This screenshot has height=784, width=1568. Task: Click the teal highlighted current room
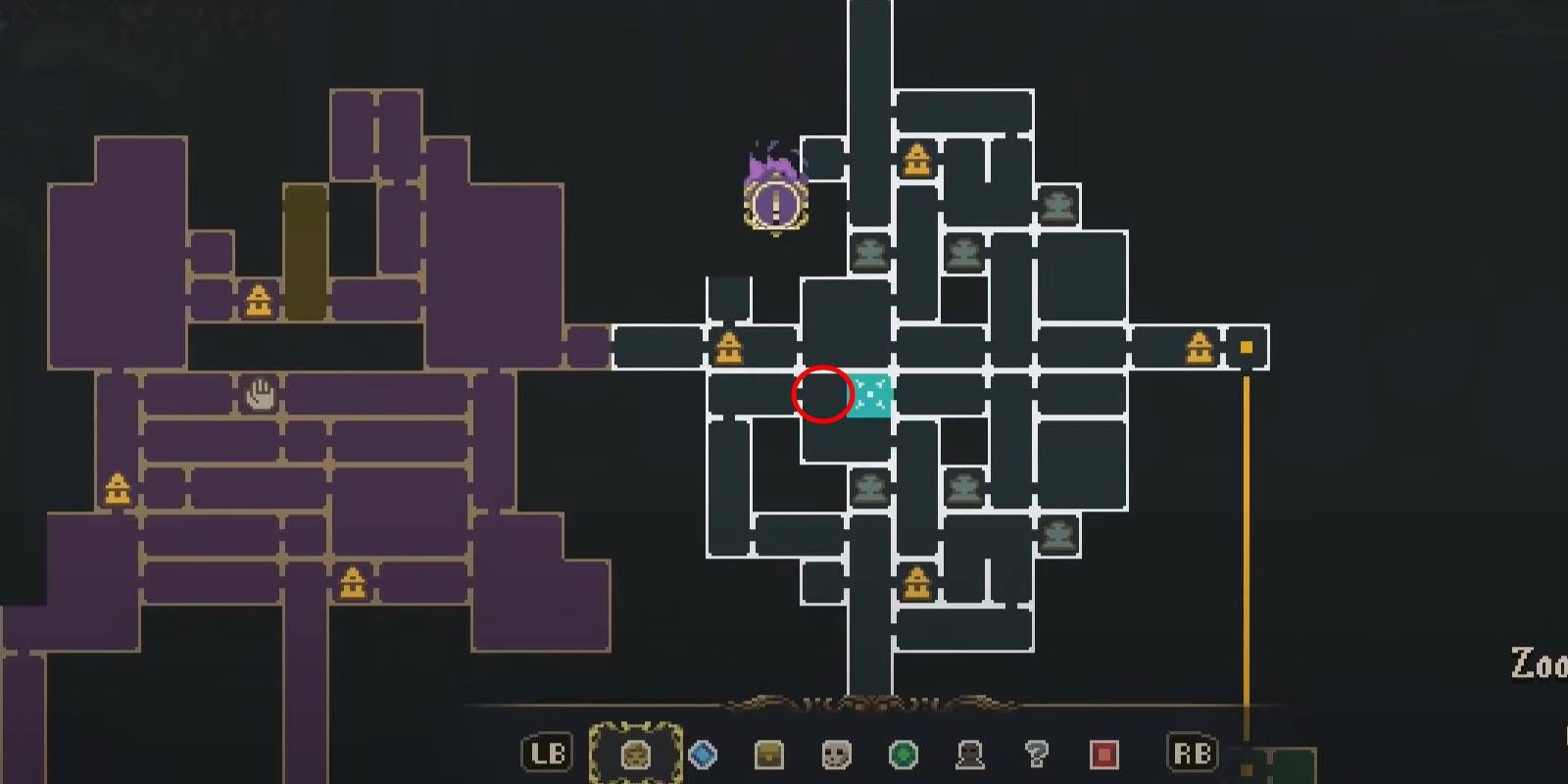tap(871, 395)
